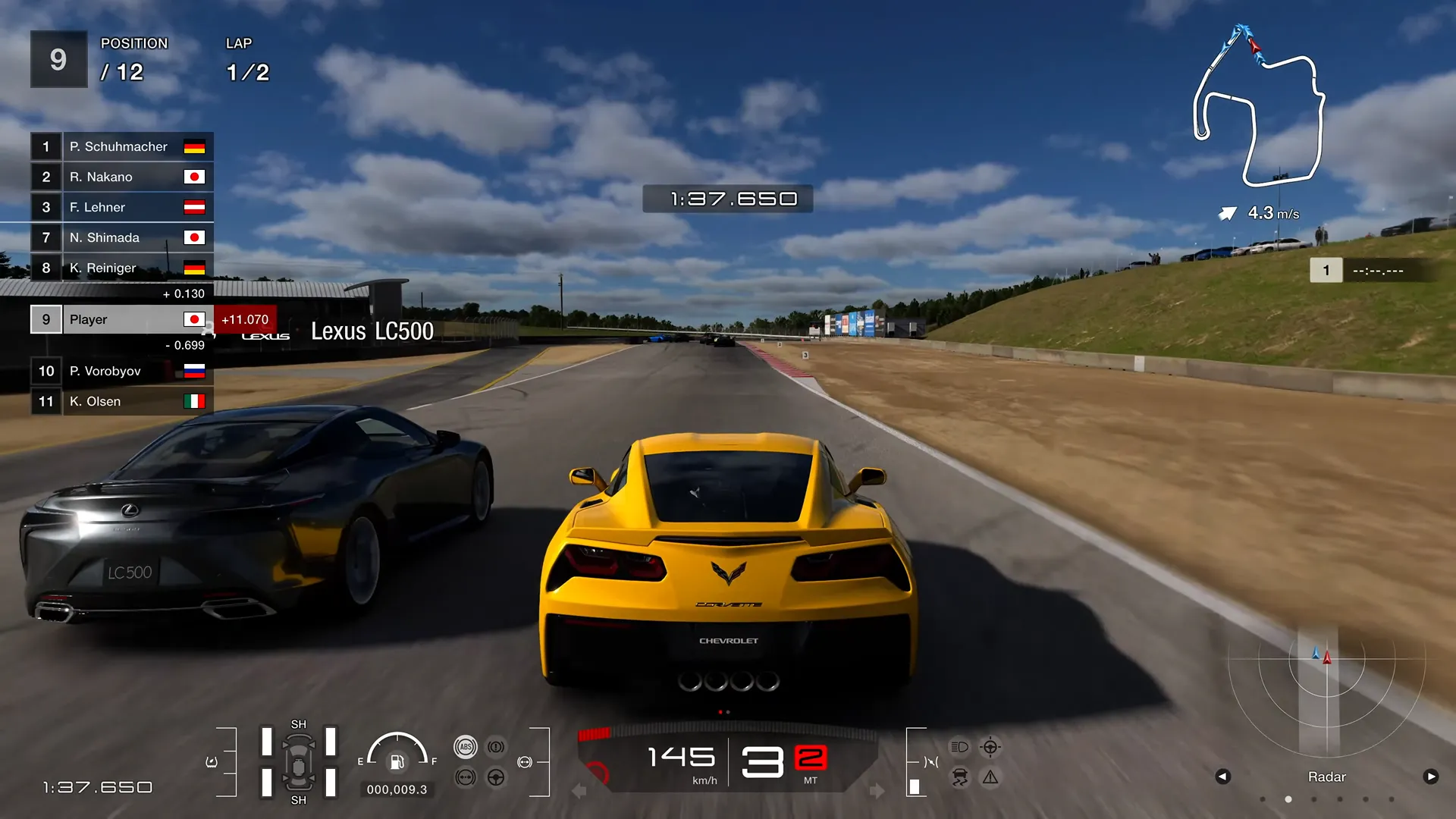Image resolution: width=1456 pixels, height=819 pixels.
Task: Toggle the headlight indicator icon
Action: click(x=959, y=747)
